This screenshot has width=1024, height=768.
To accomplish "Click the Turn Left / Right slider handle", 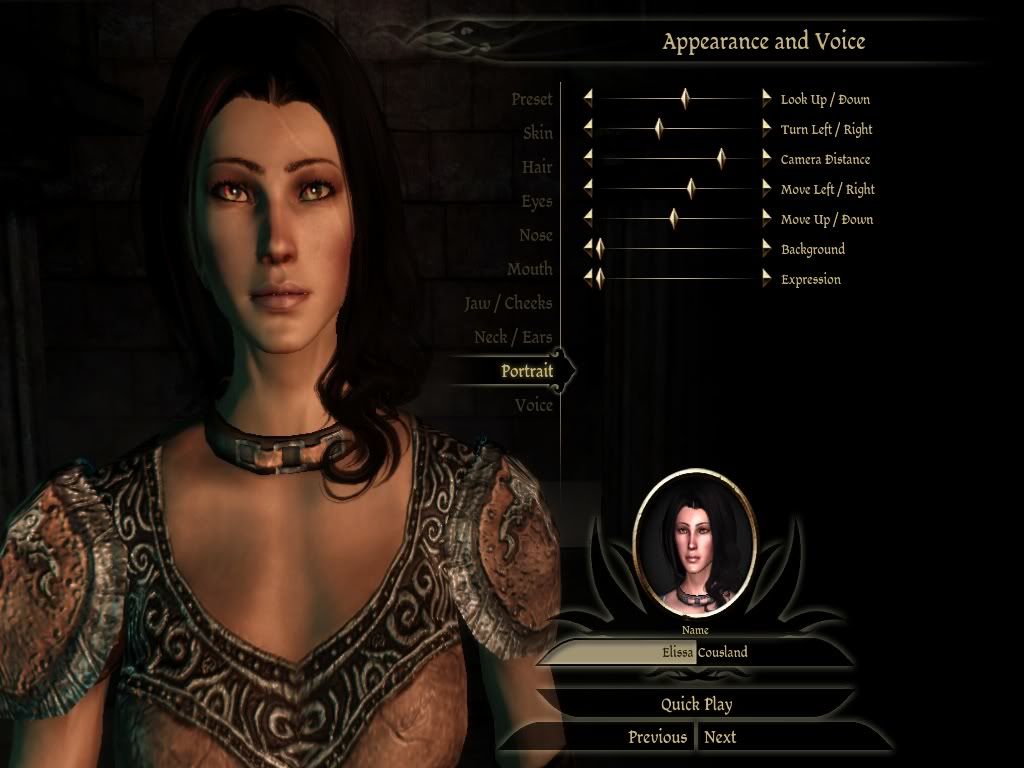I will (659, 129).
